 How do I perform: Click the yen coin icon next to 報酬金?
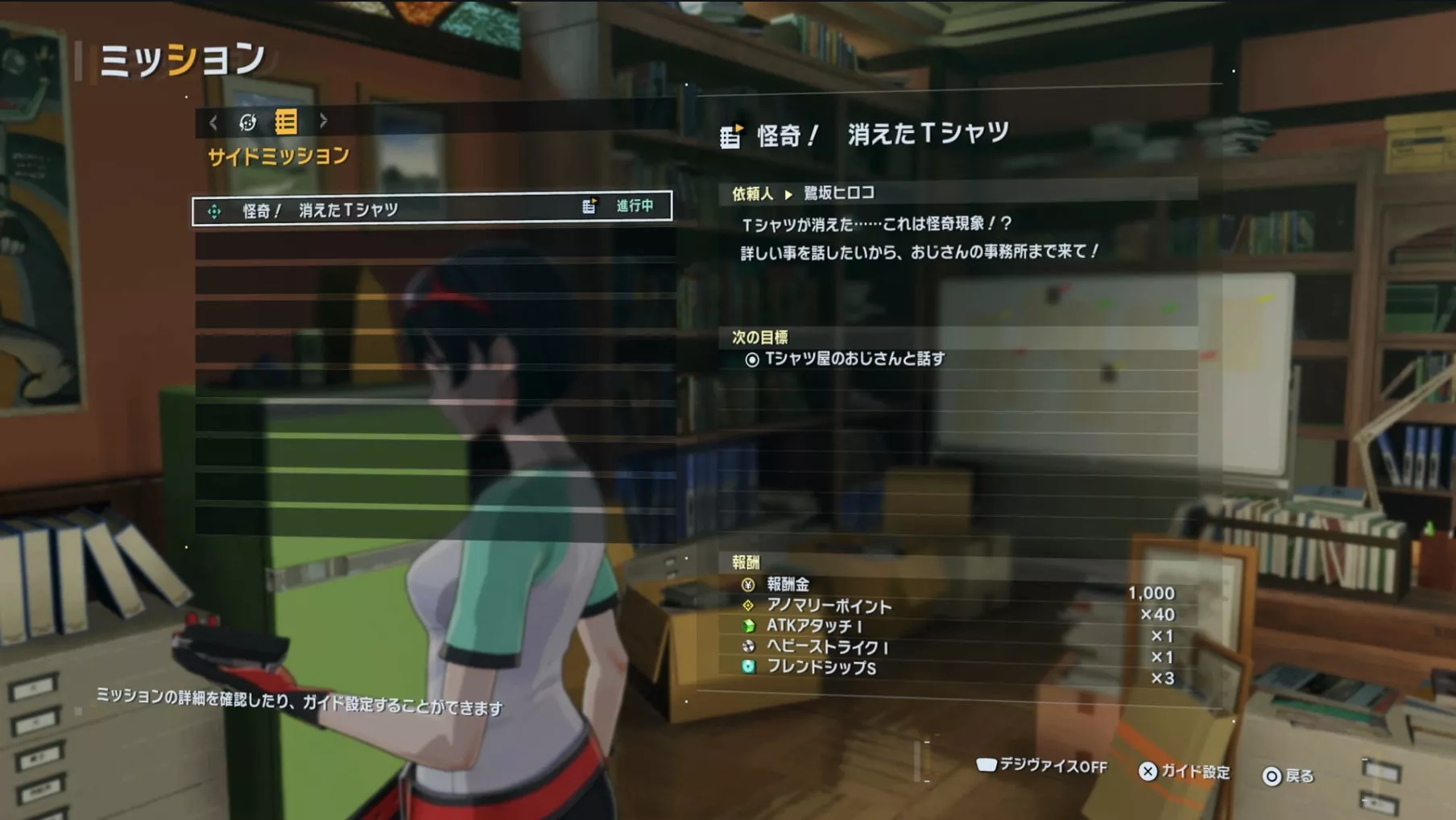point(749,586)
